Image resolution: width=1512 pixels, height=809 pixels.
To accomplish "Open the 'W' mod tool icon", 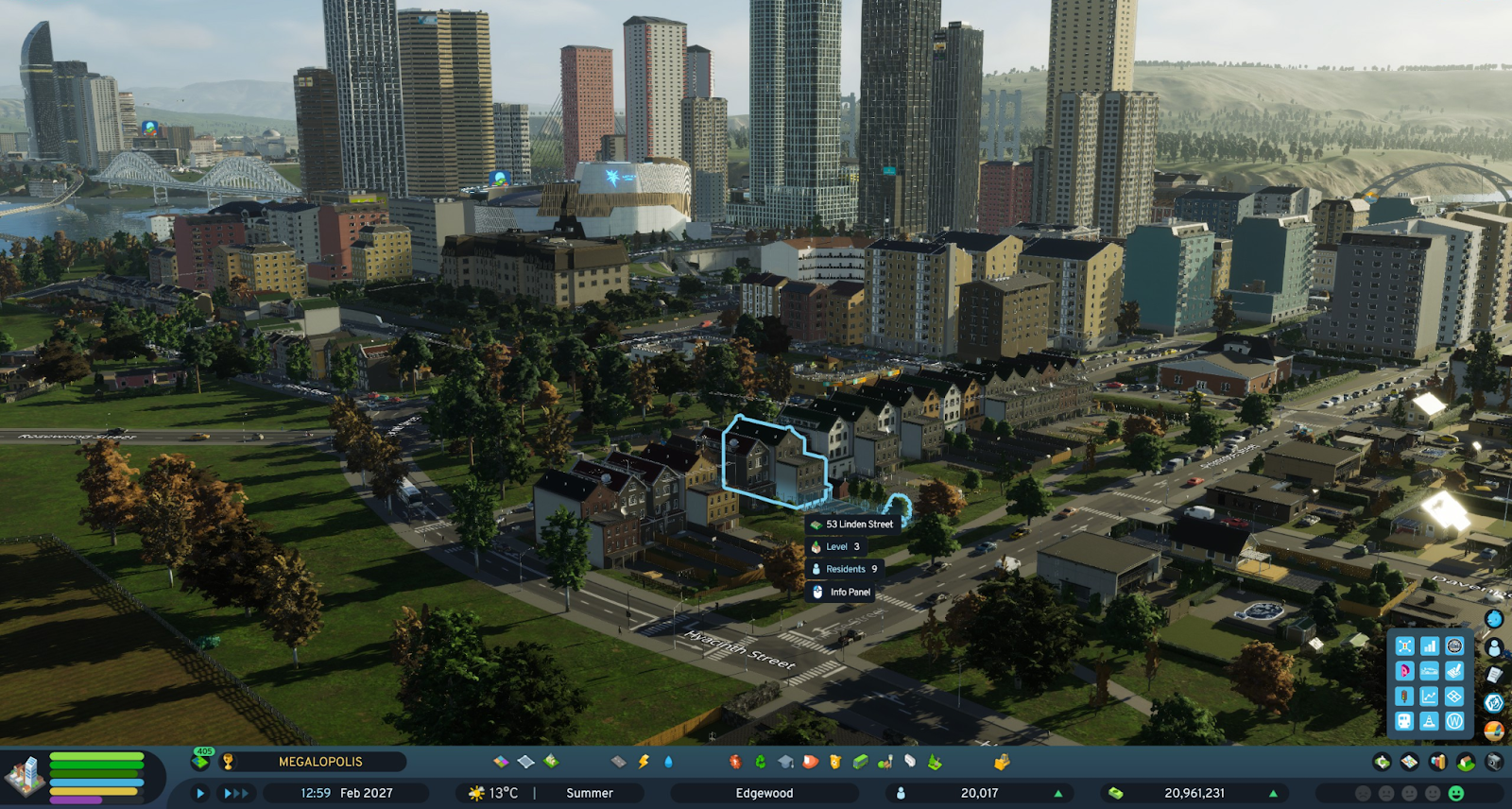I will tap(1454, 721).
